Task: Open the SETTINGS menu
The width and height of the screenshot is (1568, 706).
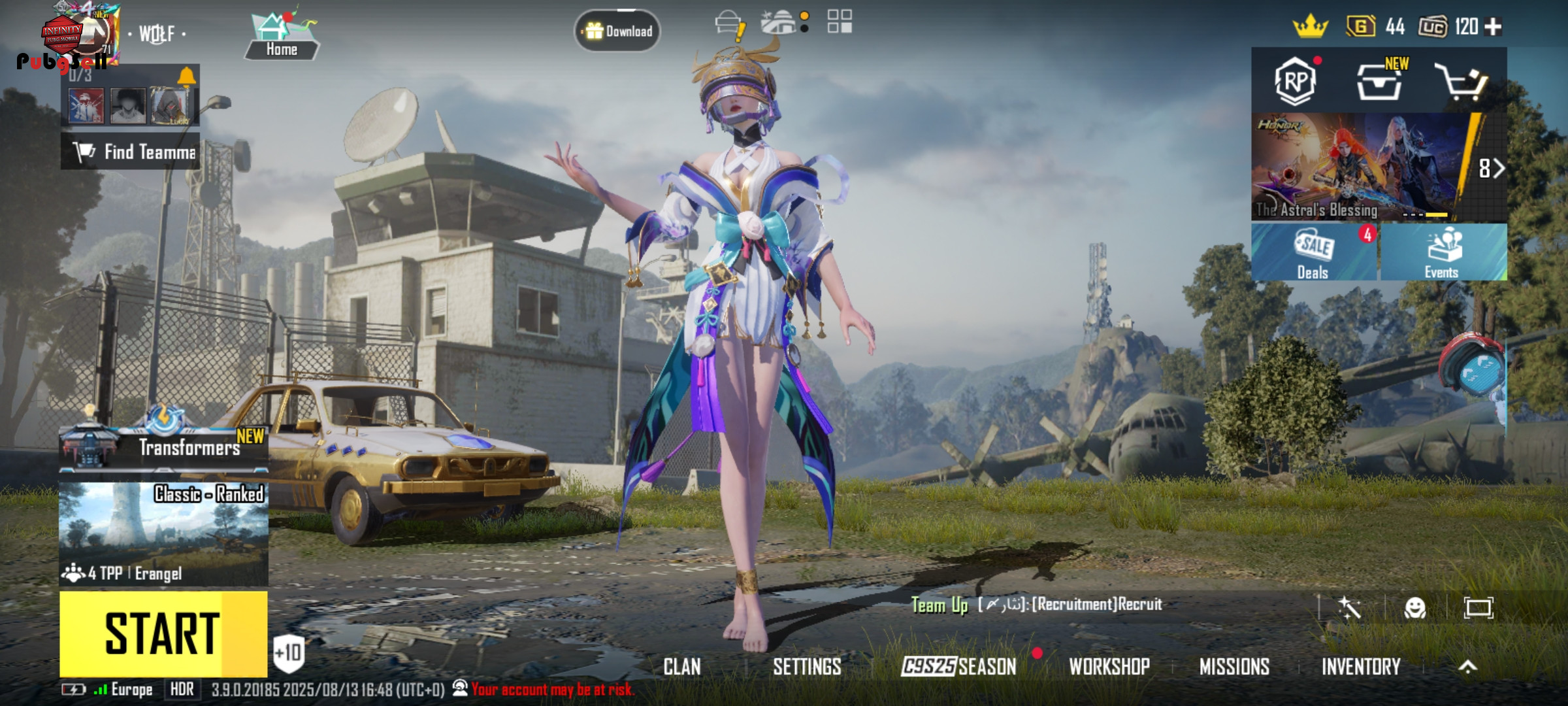Action: tap(807, 667)
